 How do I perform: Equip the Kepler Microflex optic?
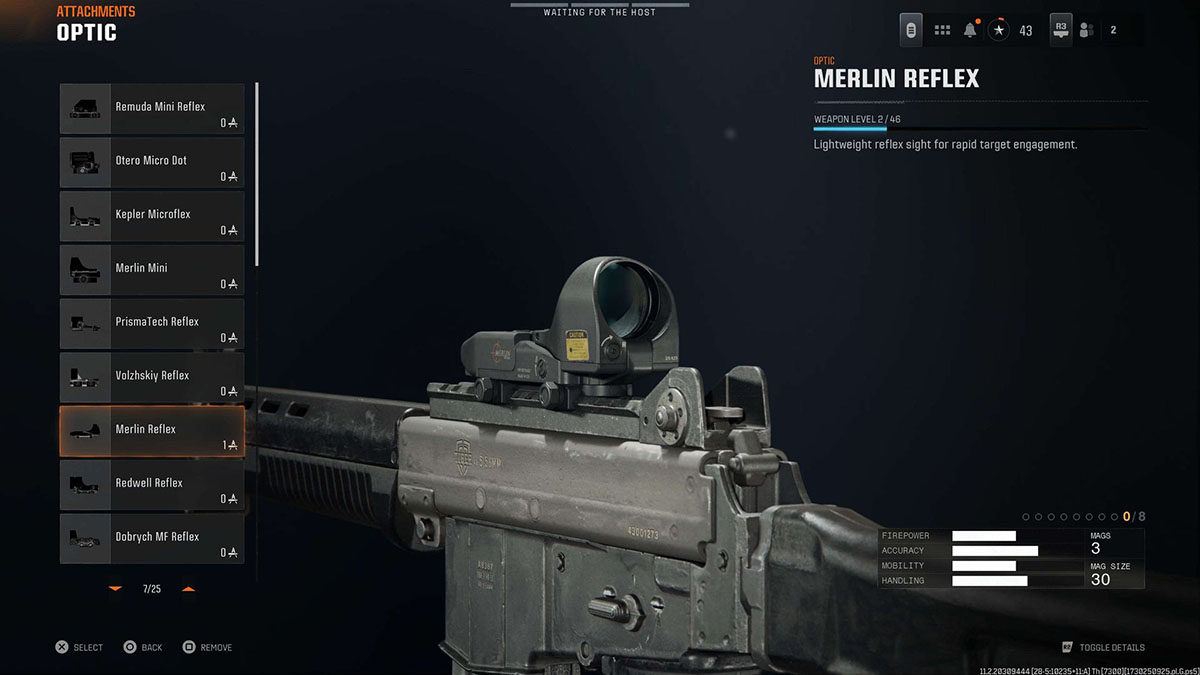point(152,216)
